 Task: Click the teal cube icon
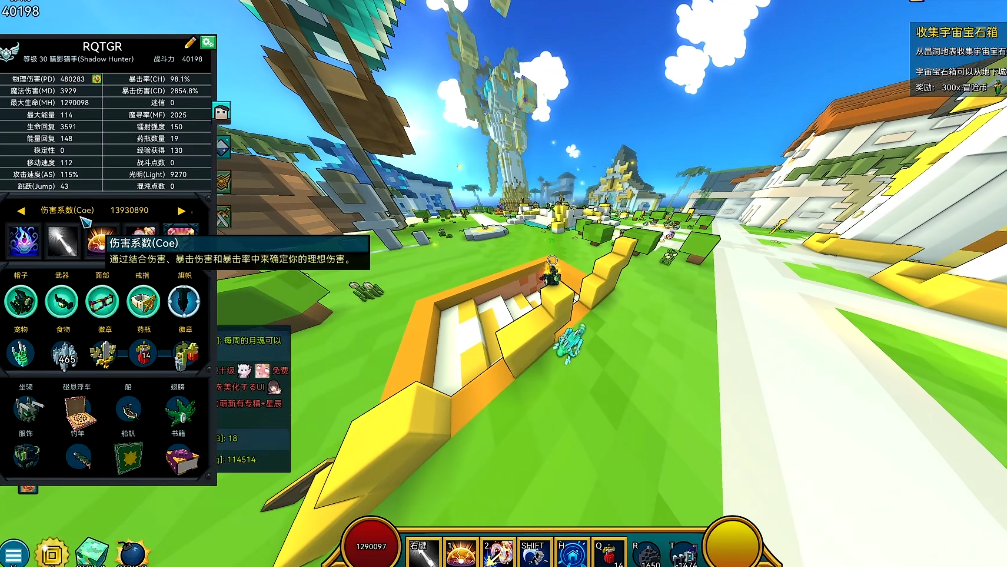[x=92, y=553]
